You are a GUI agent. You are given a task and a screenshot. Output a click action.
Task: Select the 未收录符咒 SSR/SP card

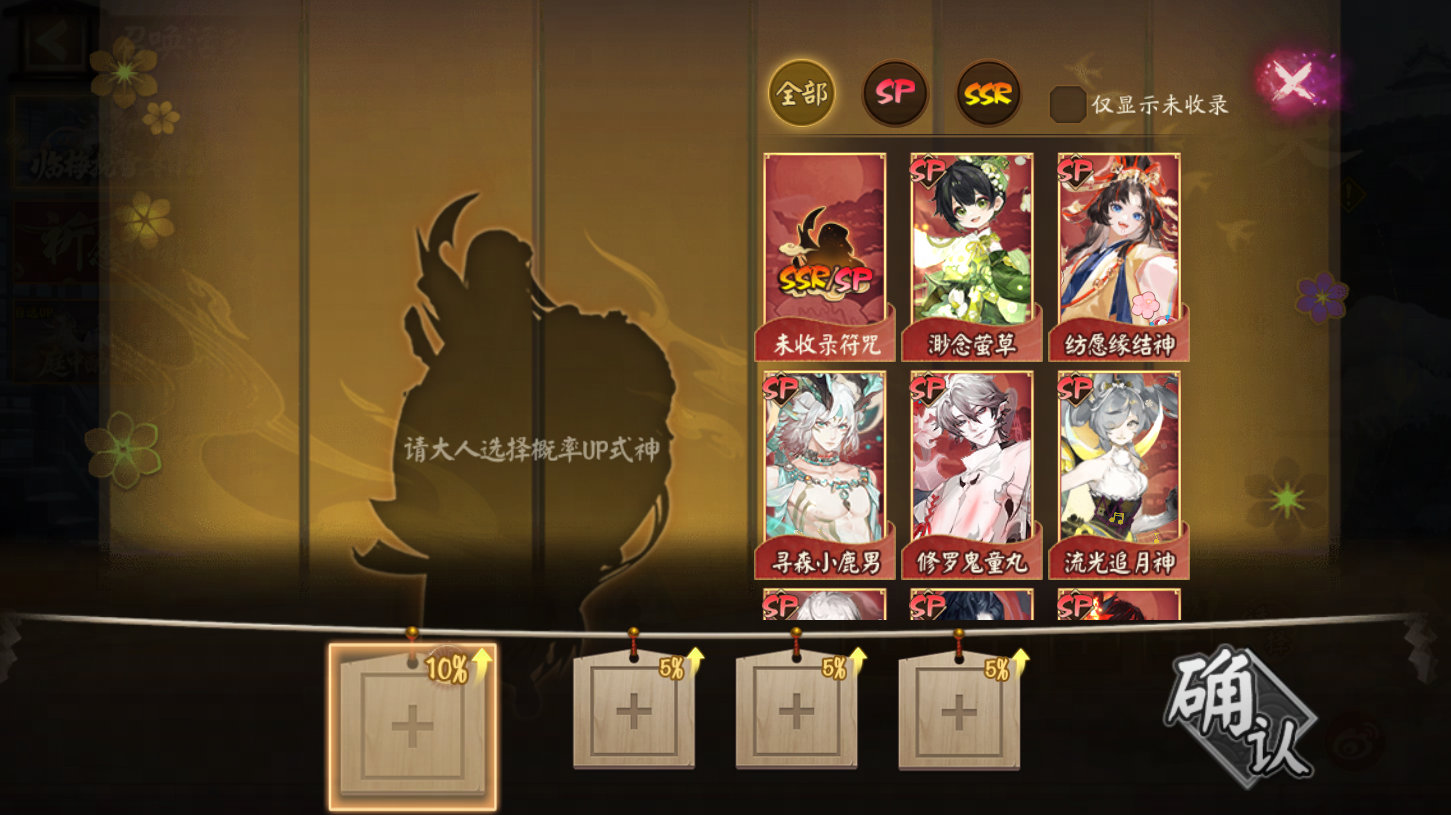pyautogui.click(x=823, y=250)
